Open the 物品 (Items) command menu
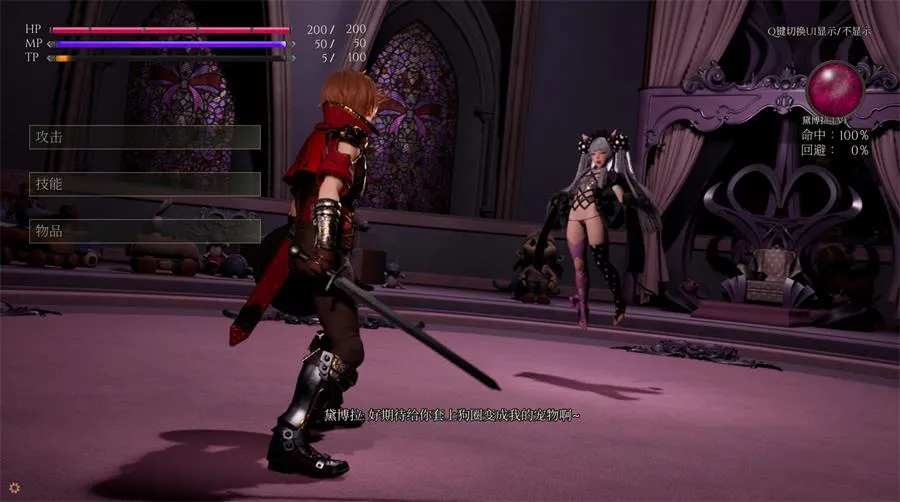The width and height of the screenshot is (900, 502). pyautogui.click(x=145, y=231)
